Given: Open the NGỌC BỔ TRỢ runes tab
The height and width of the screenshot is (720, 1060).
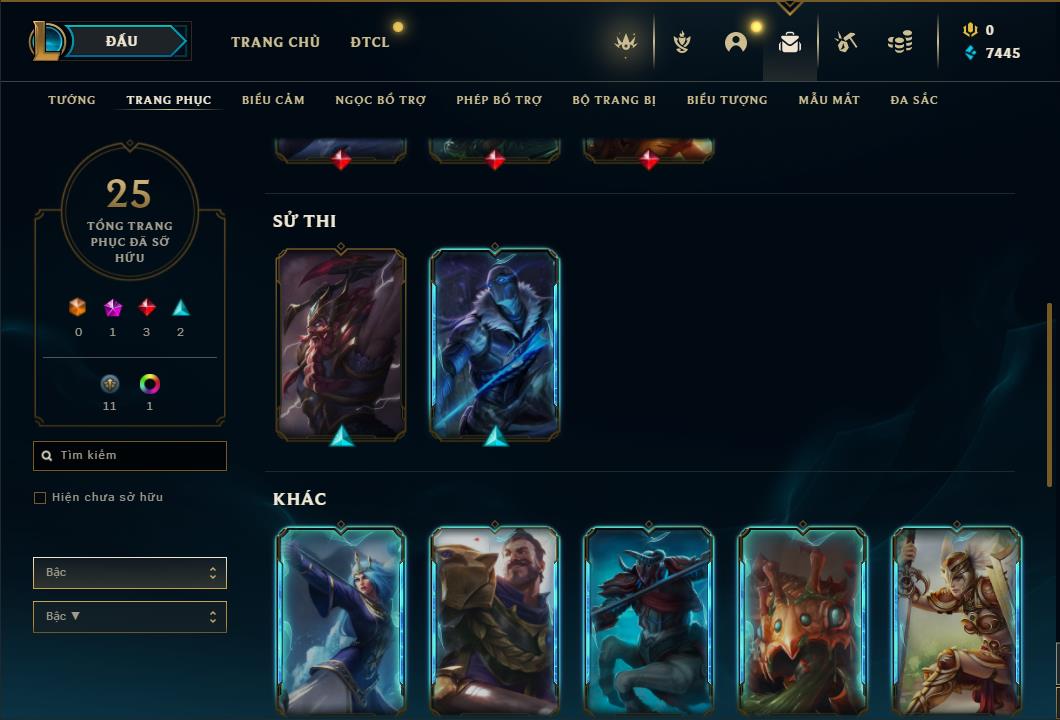Looking at the screenshot, I should [x=380, y=100].
